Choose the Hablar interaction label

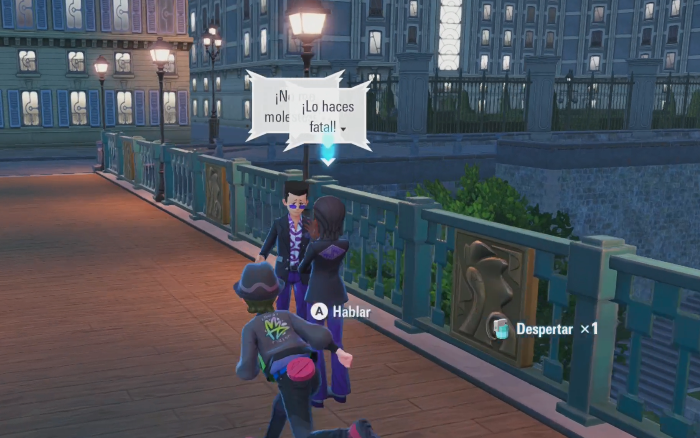[351, 312]
